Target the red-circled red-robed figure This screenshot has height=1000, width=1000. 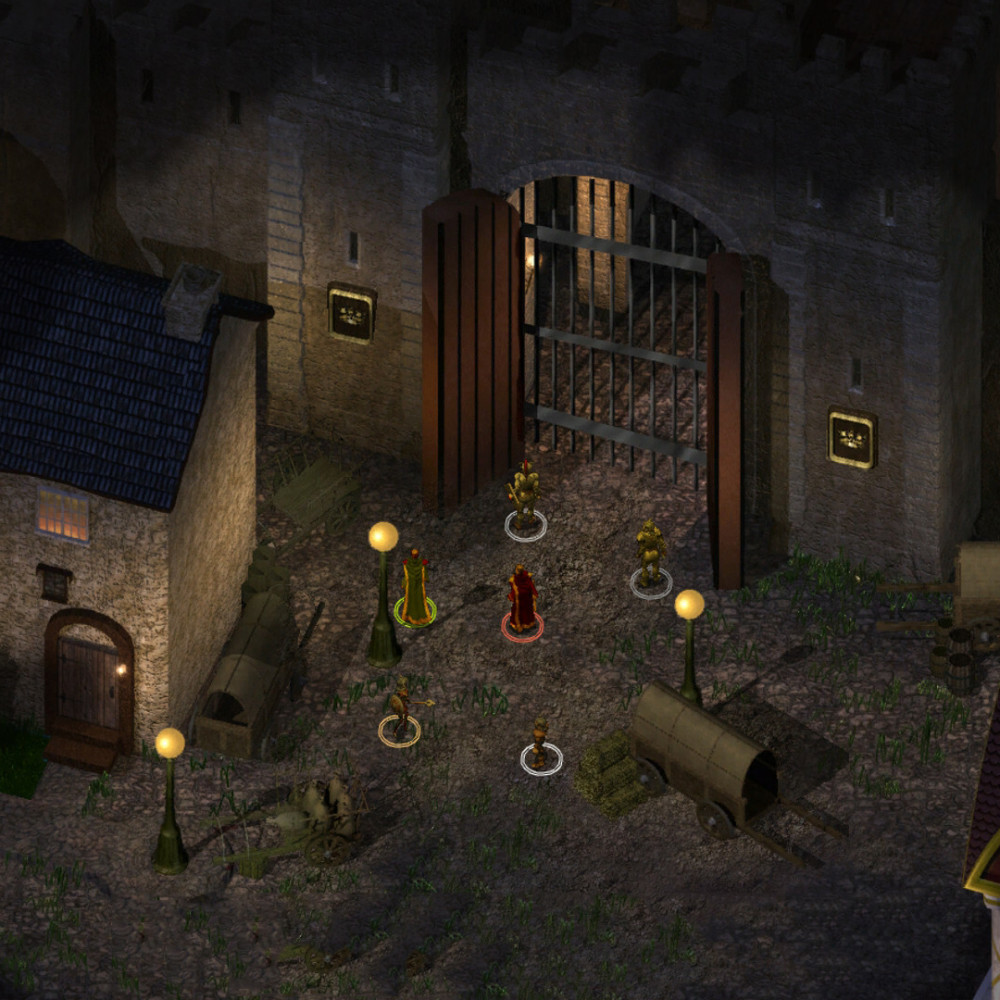click(x=521, y=601)
